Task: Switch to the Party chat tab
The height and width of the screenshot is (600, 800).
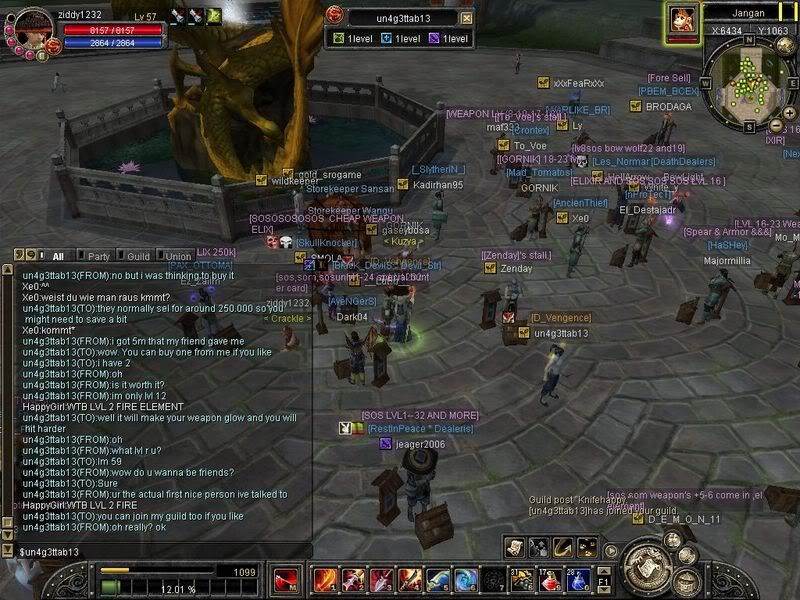Action: point(98,256)
